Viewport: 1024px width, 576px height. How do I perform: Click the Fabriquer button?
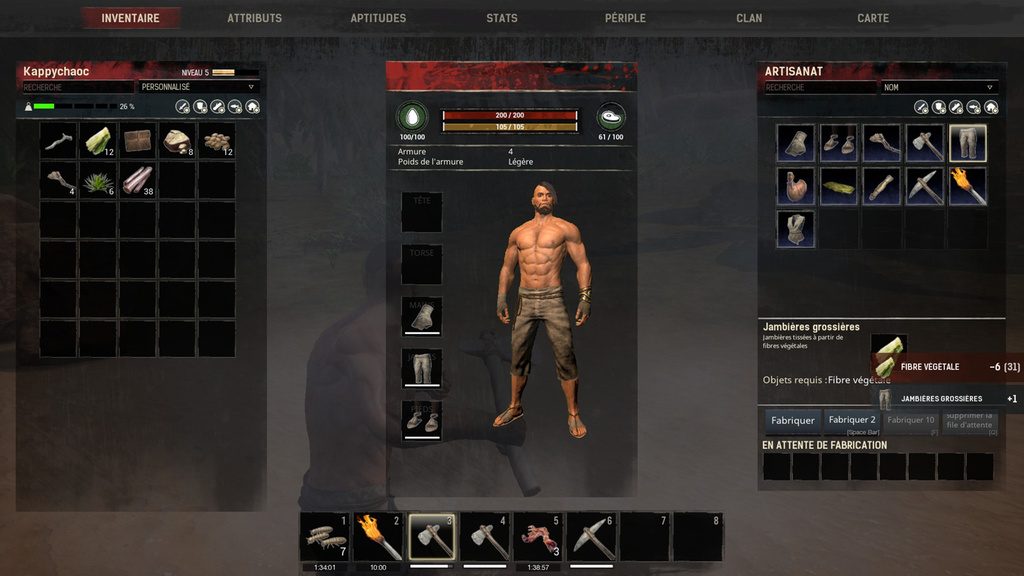click(x=792, y=420)
